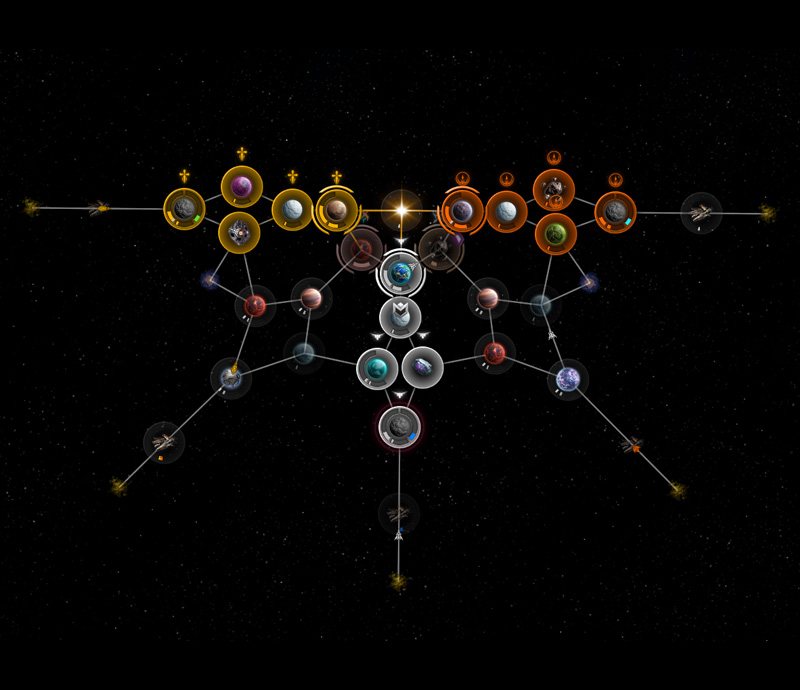
Task: Pick the white-ringed purple crystal asteroid
Action: (x=423, y=368)
